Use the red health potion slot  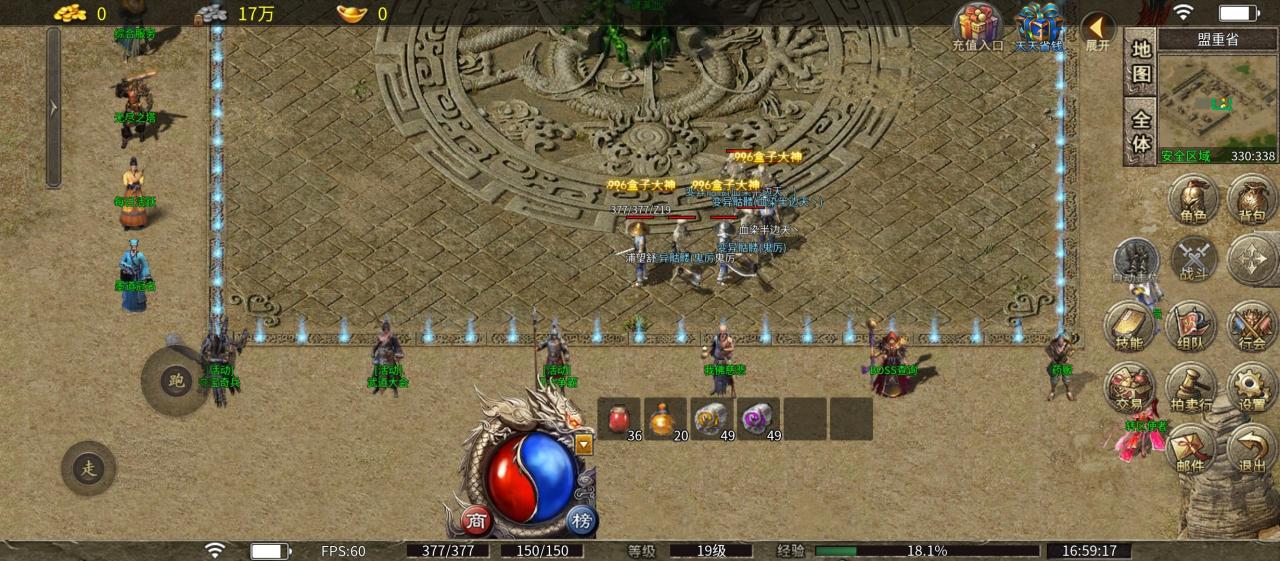[619, 419]
